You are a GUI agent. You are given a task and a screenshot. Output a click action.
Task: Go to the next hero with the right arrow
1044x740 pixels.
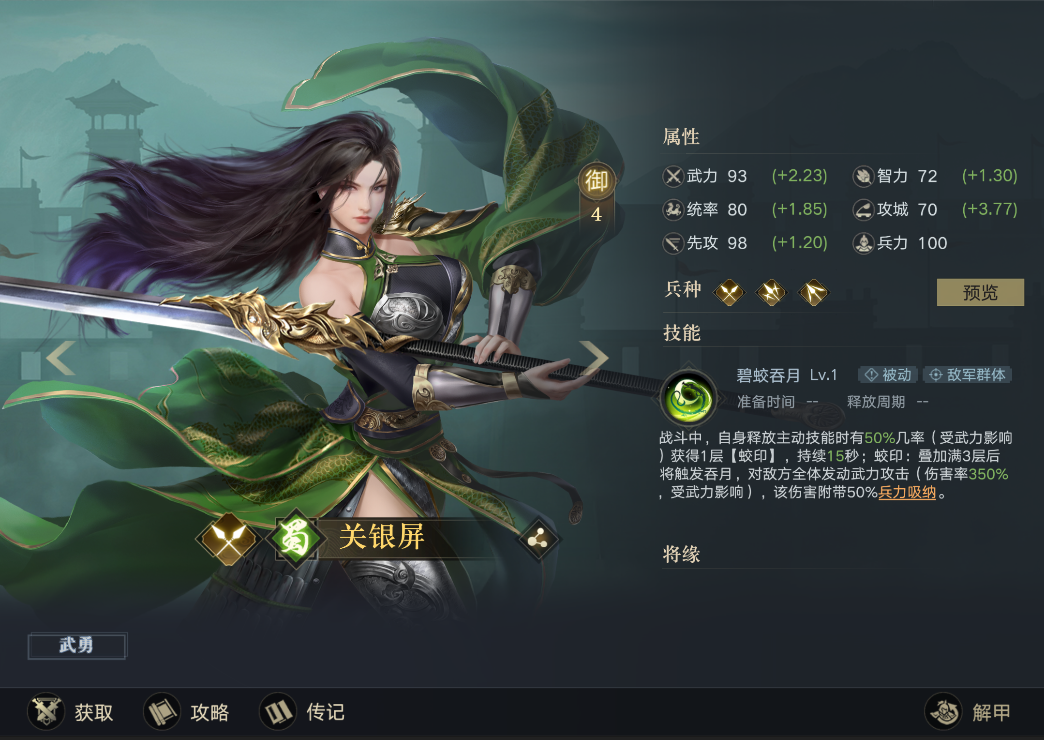coord(595,357)
